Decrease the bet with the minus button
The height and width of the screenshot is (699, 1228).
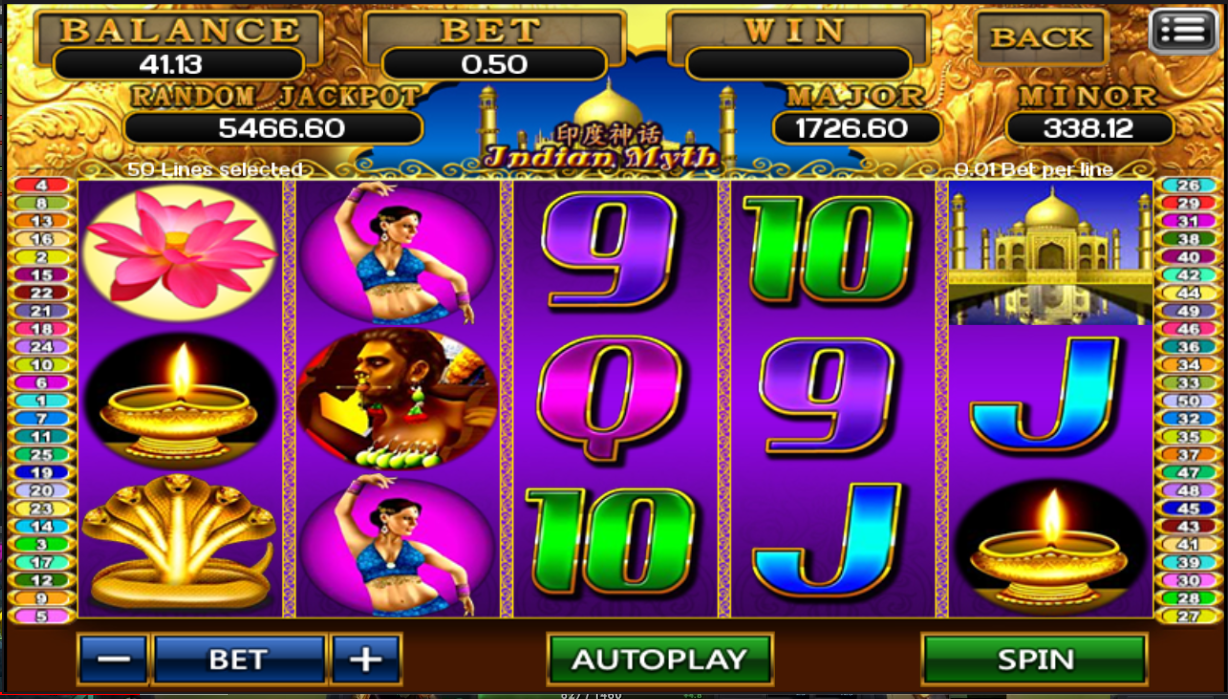(x=113, y=660)
